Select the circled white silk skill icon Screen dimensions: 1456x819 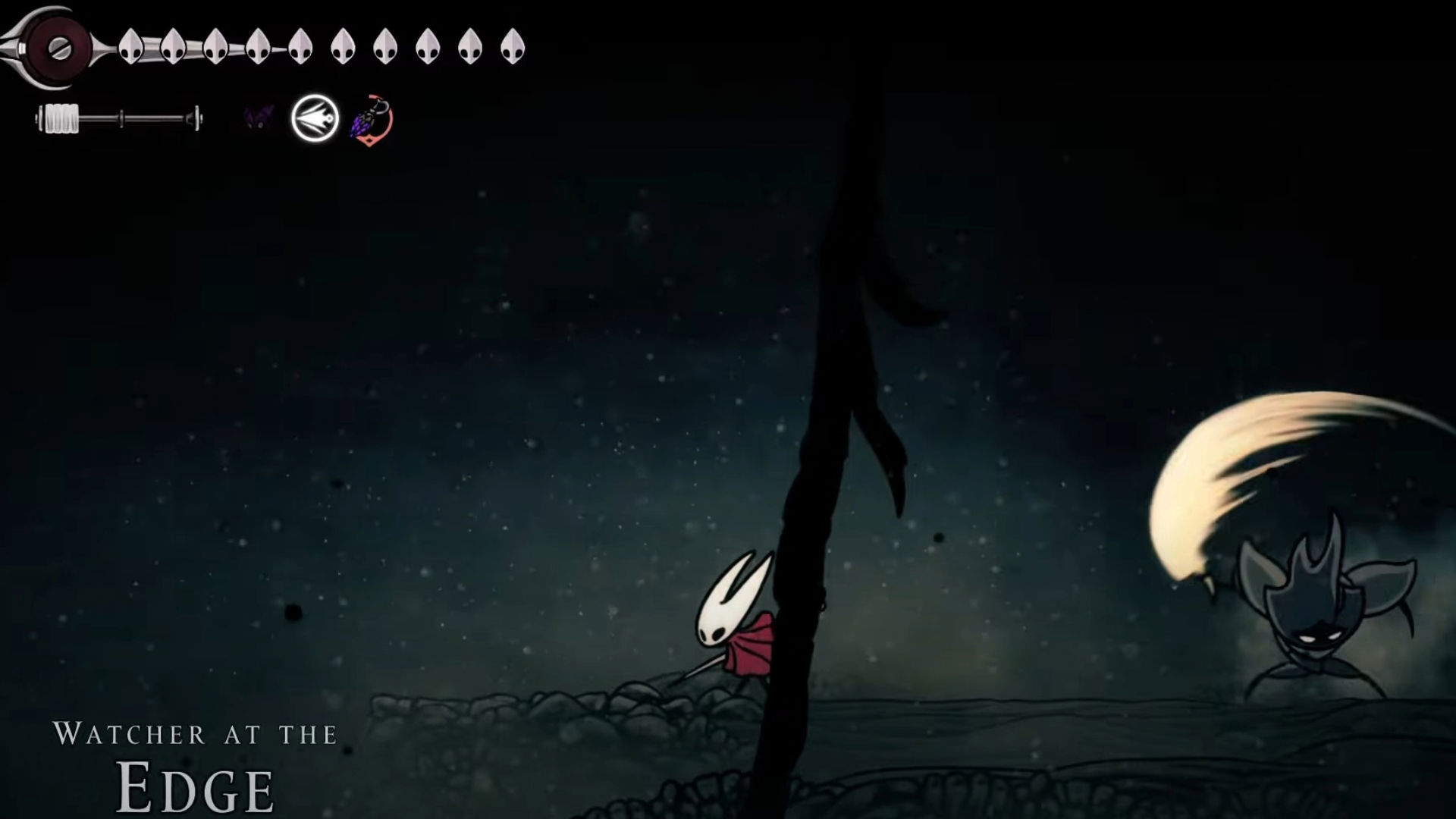[x=315, y=119]
